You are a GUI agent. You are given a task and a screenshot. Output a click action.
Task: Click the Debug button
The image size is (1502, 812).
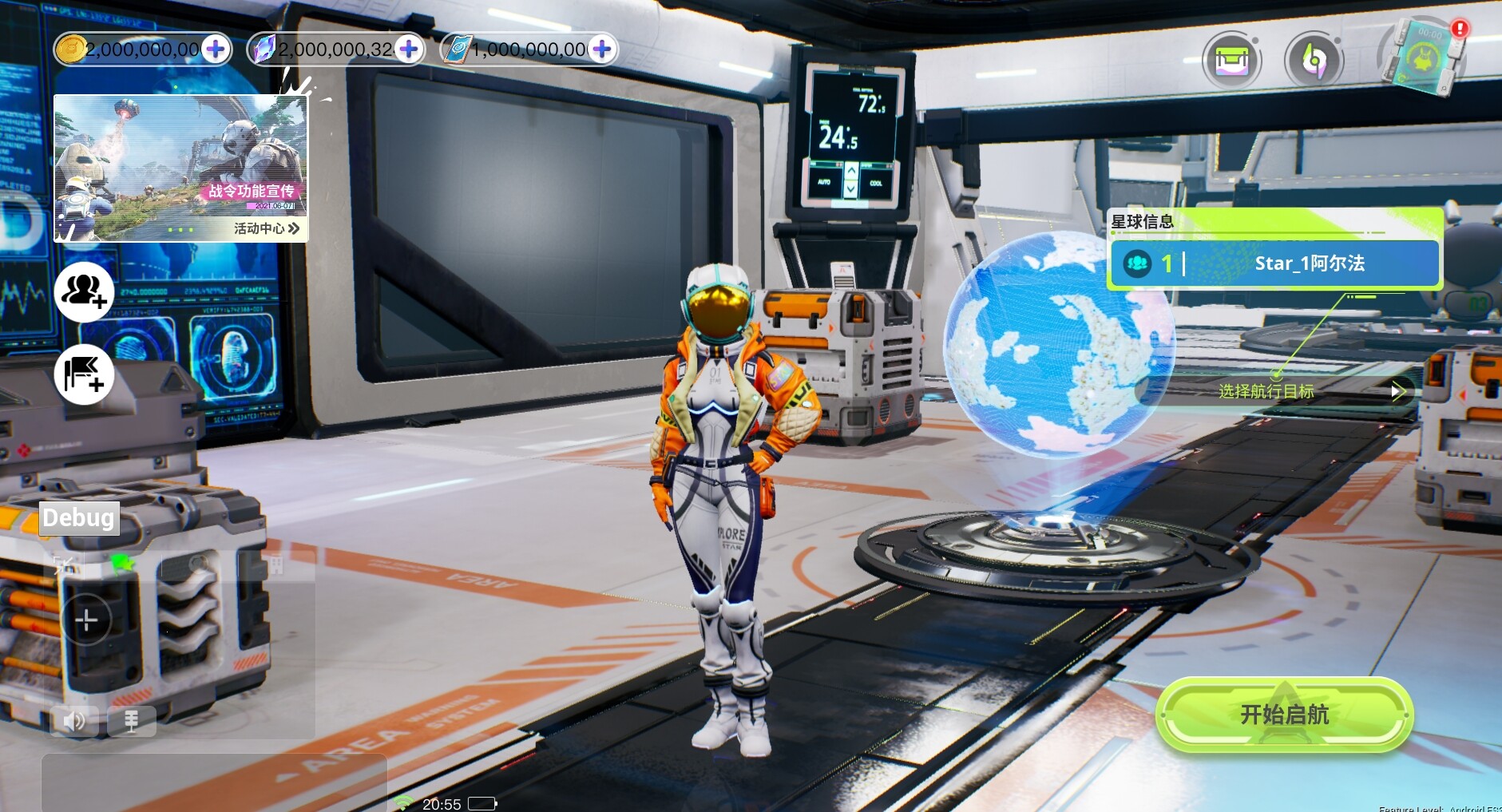(77, 517)
